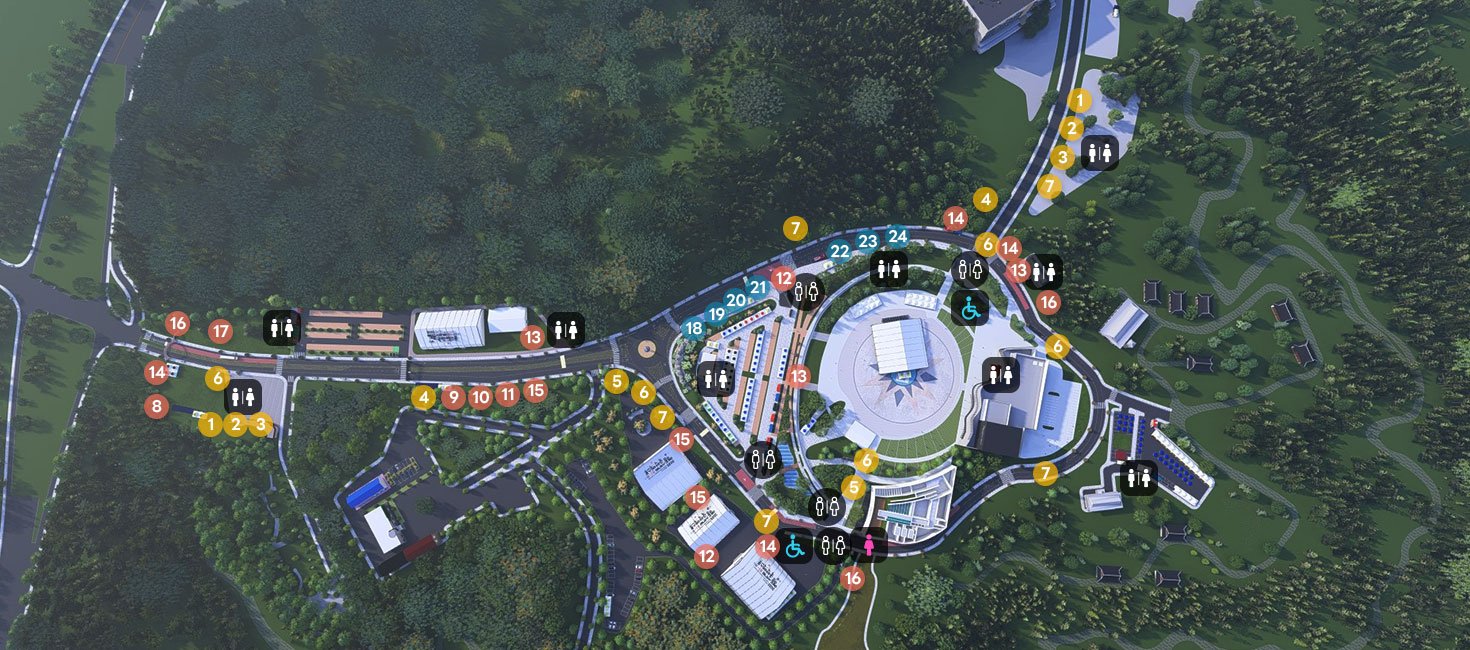Viewport: 1470px width, 650px height.
Task: Select the red marker numbered 8
Action: tap(155, 406)
